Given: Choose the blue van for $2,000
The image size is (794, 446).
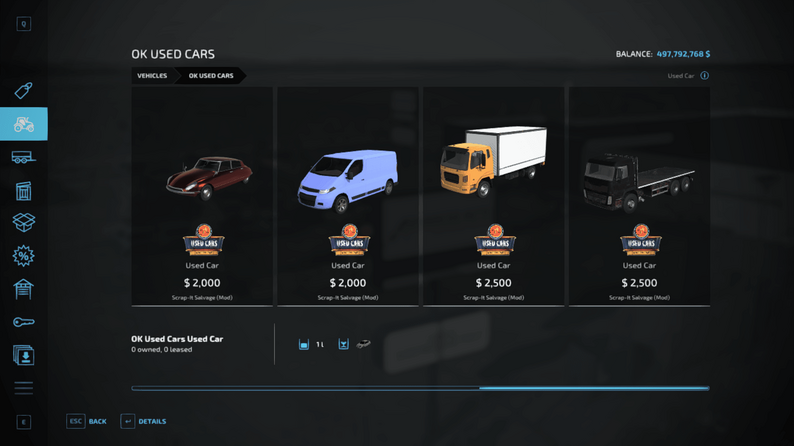Looking at the screenshot, I should (x=348, y=196).
